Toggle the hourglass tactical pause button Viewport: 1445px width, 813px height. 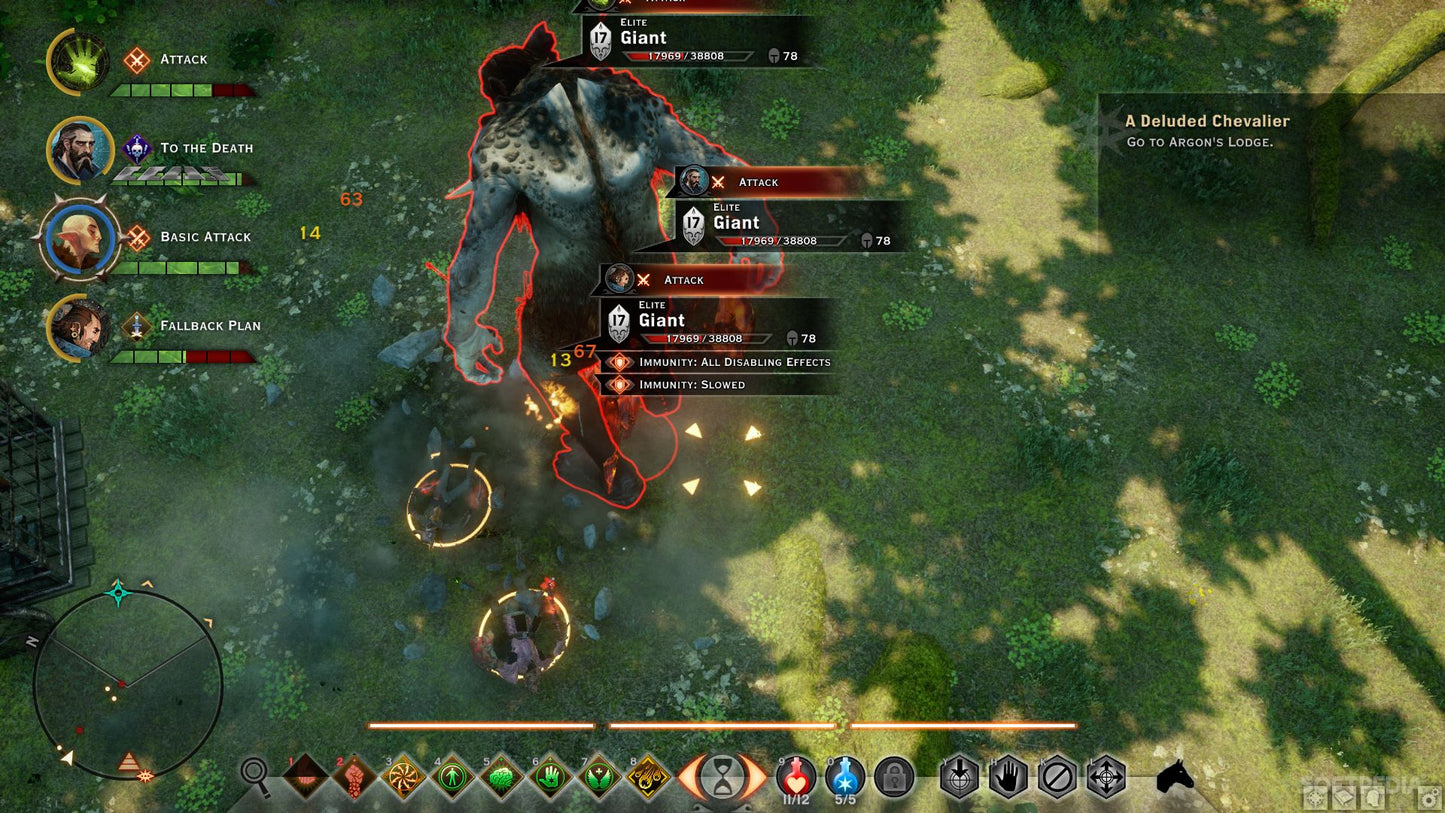point(722,777)
